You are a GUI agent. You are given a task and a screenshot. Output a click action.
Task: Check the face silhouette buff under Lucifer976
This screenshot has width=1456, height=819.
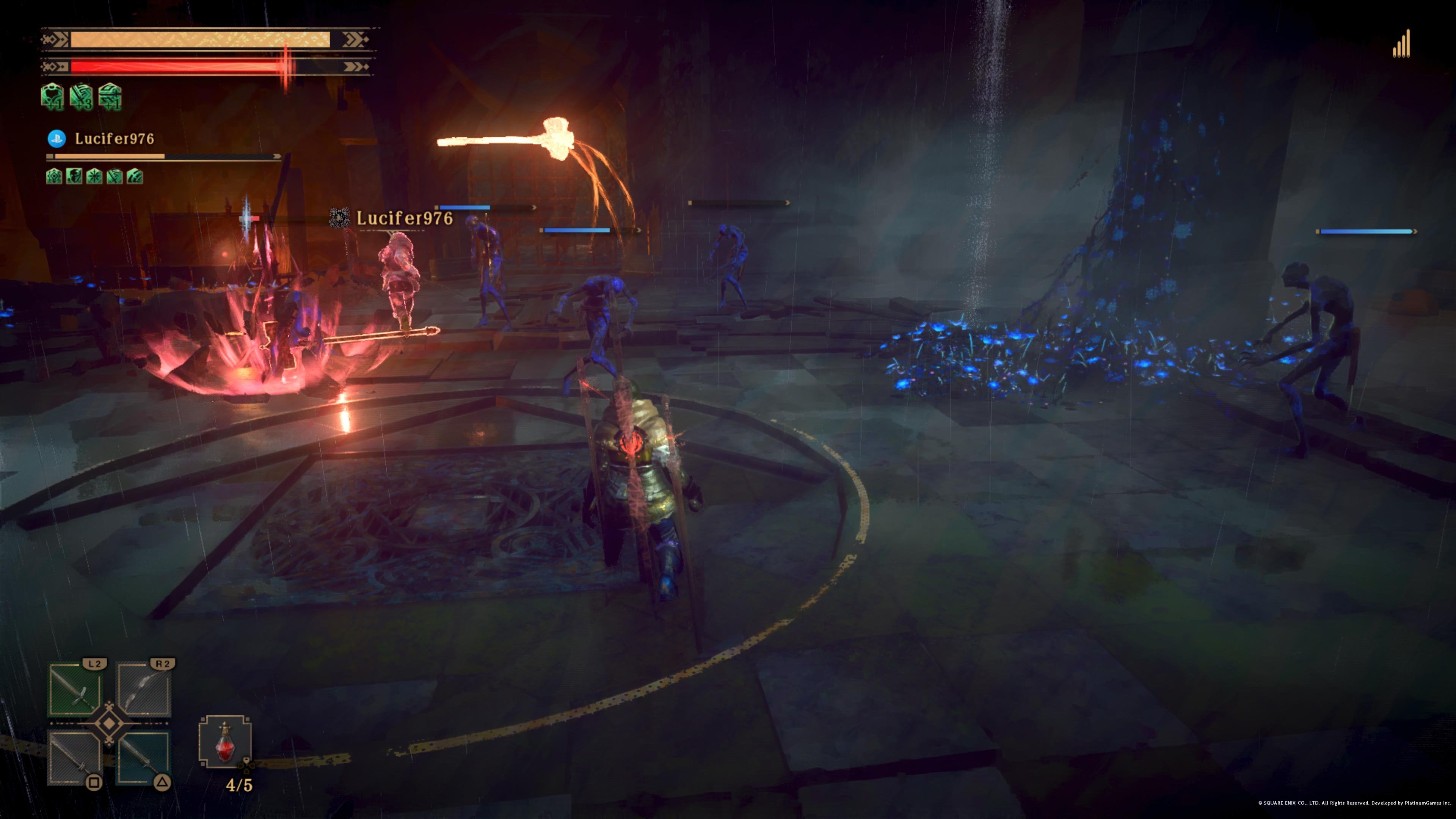74,176
